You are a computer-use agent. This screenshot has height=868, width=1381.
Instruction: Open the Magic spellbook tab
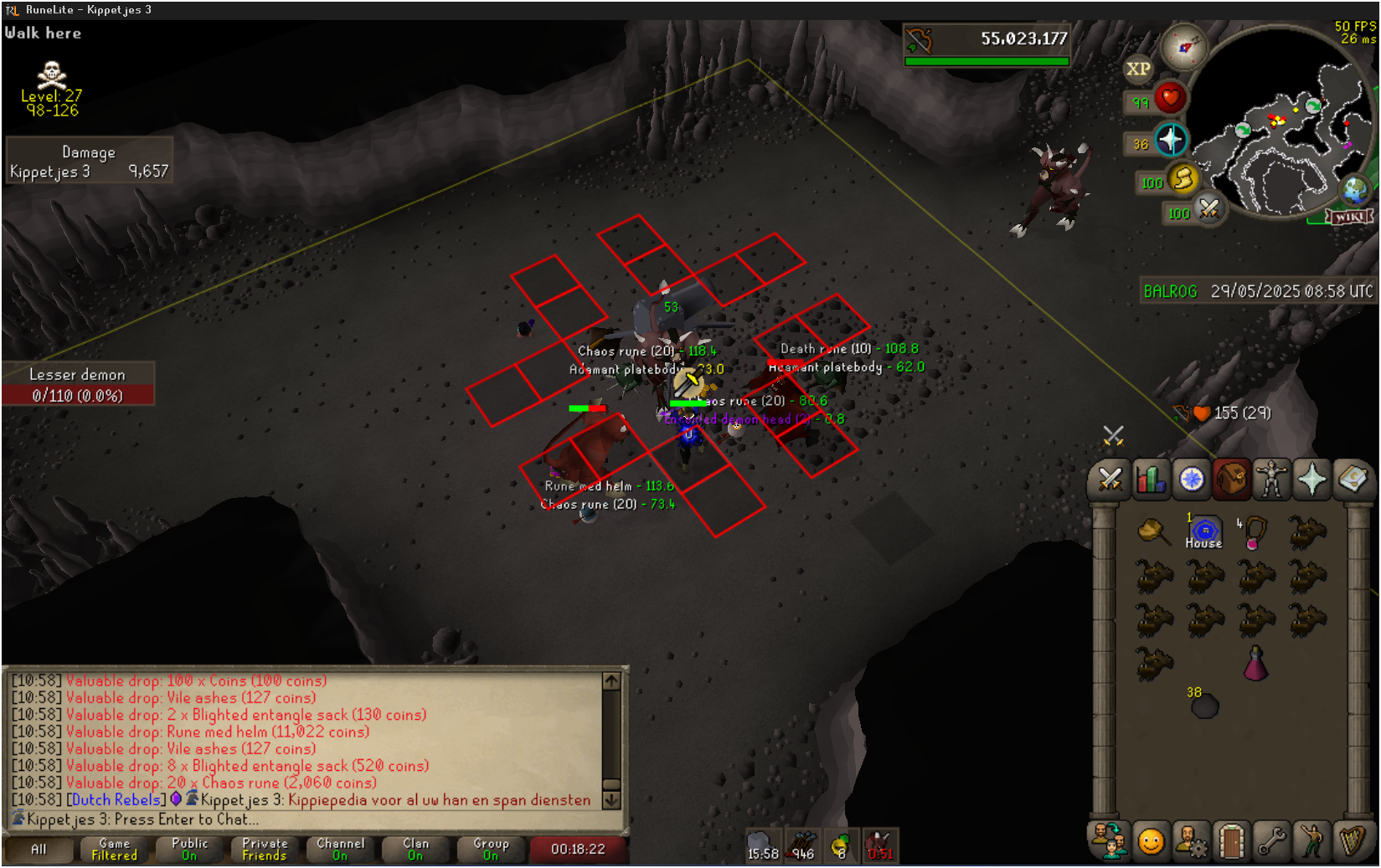tap(1352, 480)
